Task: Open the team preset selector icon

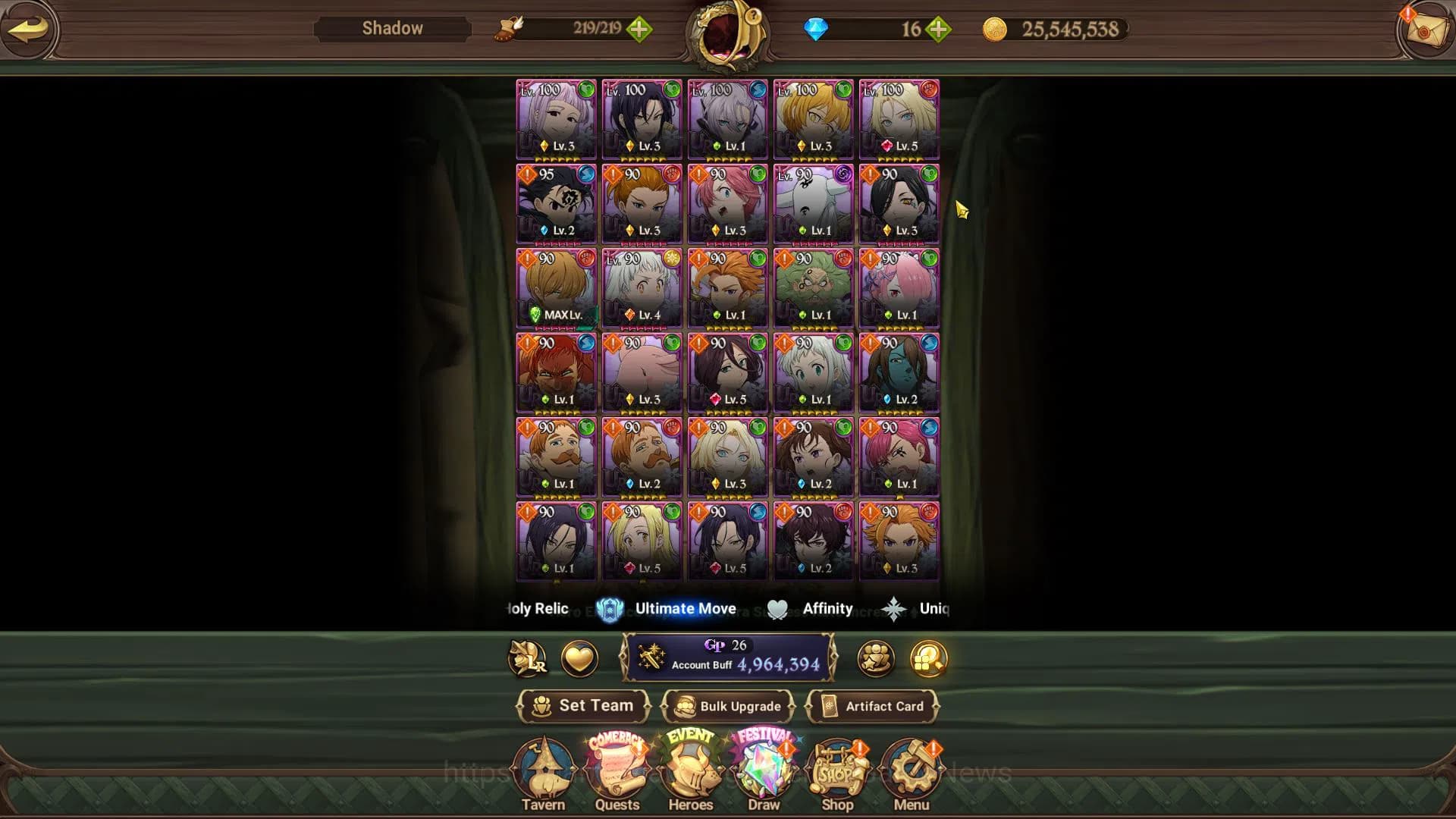Action: [x=876, y=659]
